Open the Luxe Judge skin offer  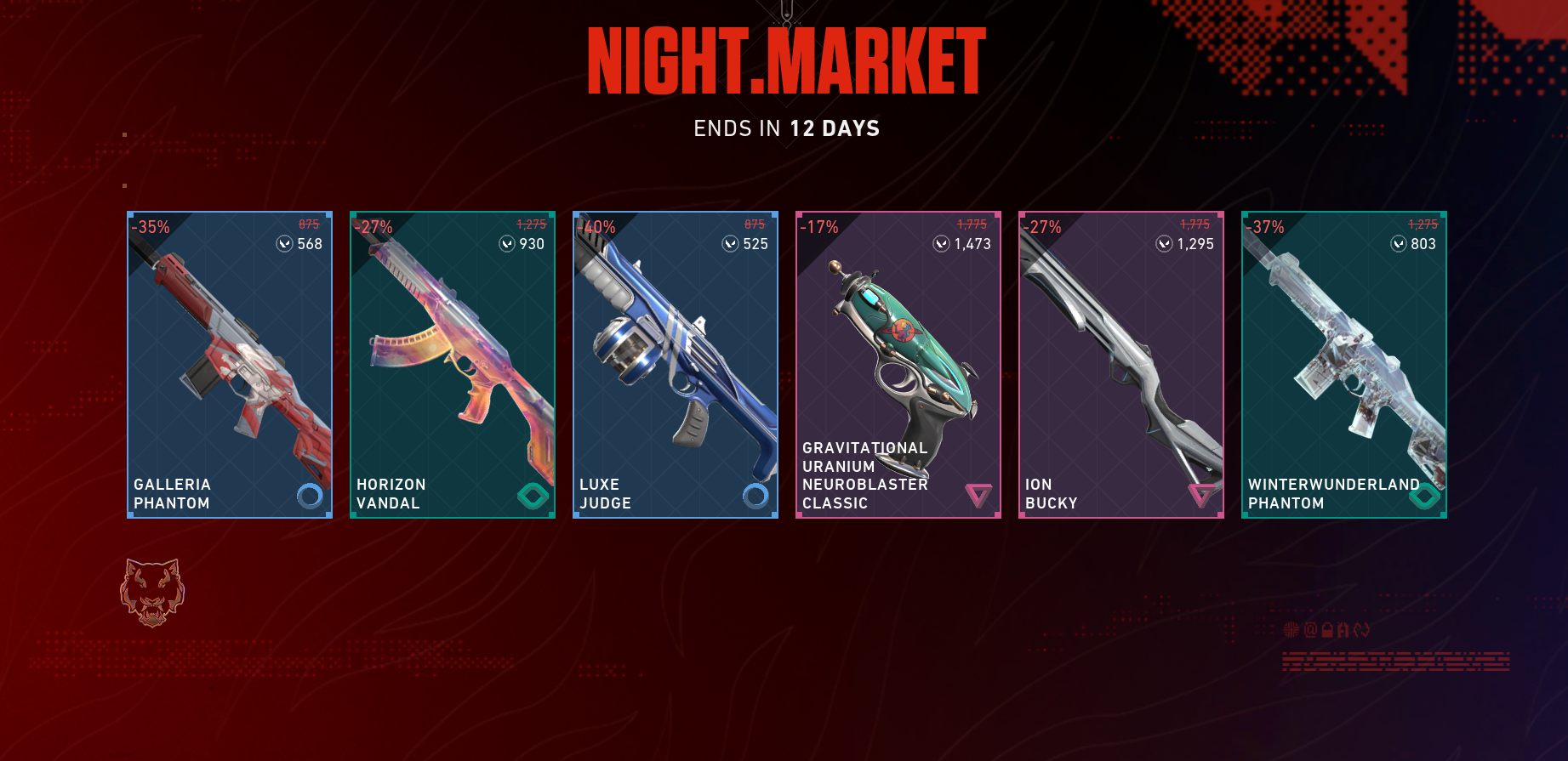[676, 365]
